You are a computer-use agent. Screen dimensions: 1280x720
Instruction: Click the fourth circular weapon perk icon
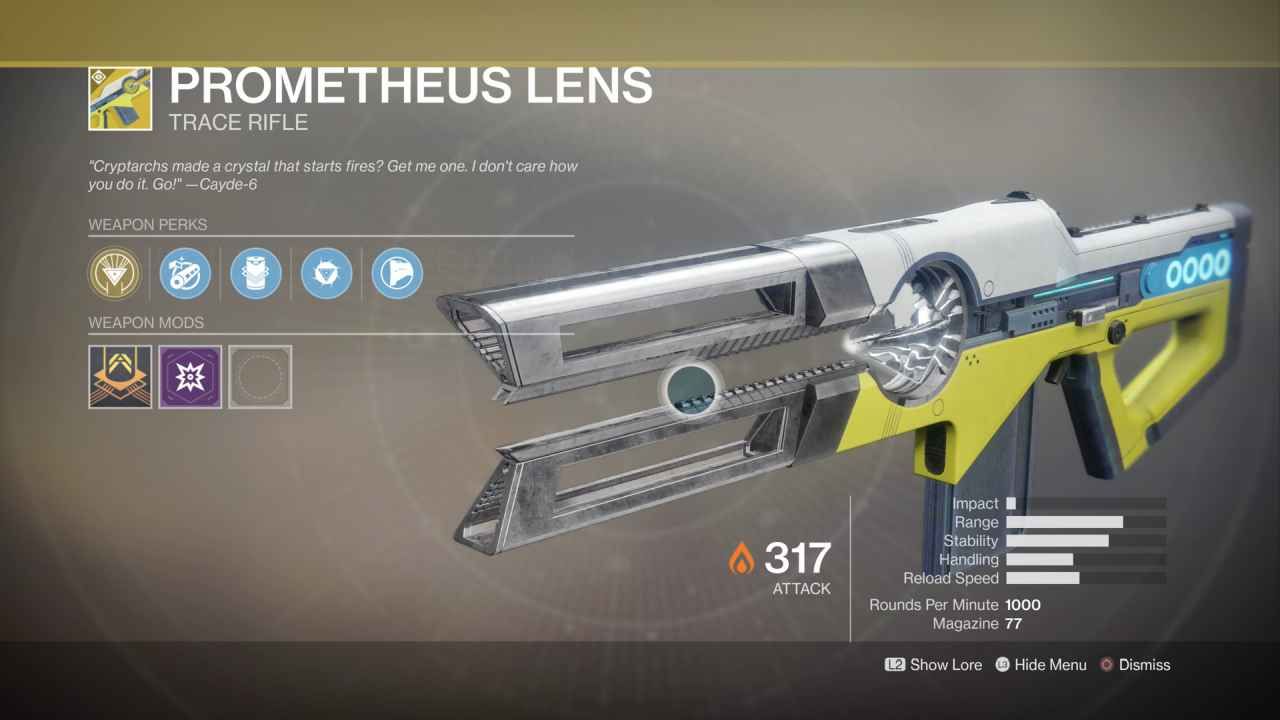pyautogui.click(x=326, y=273)
